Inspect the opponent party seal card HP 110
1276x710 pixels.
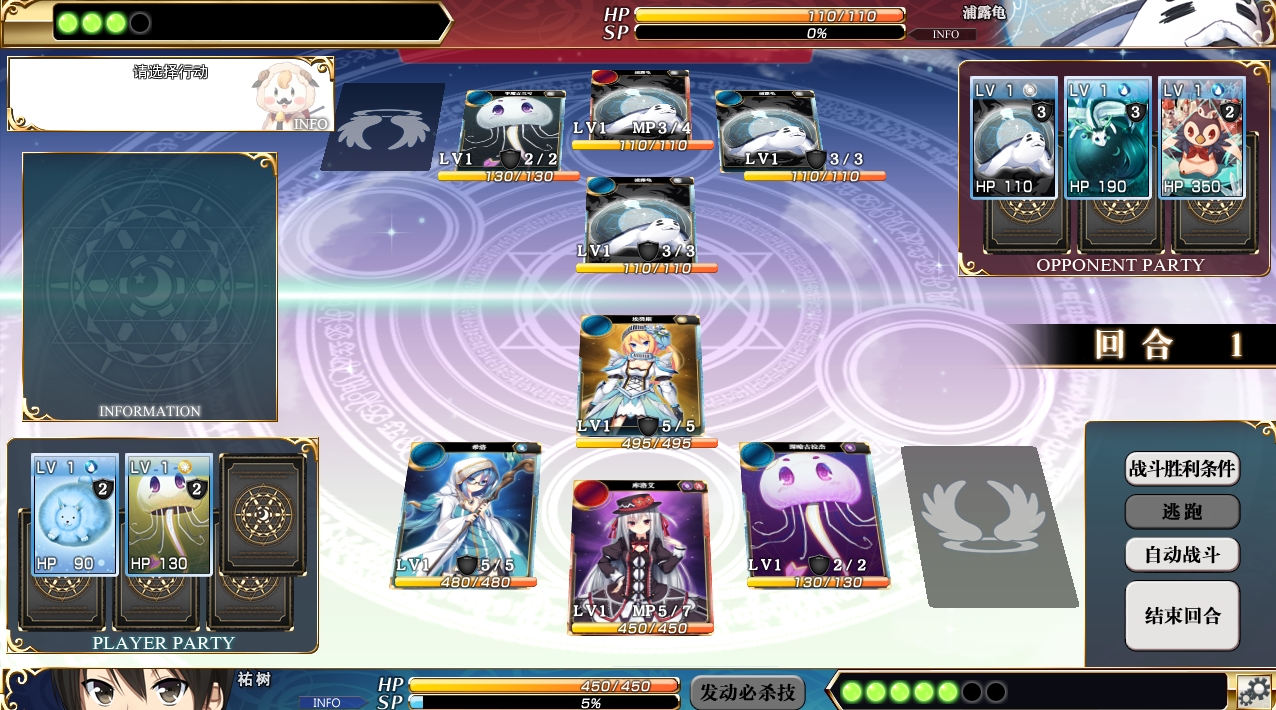tap(1013, 138)
